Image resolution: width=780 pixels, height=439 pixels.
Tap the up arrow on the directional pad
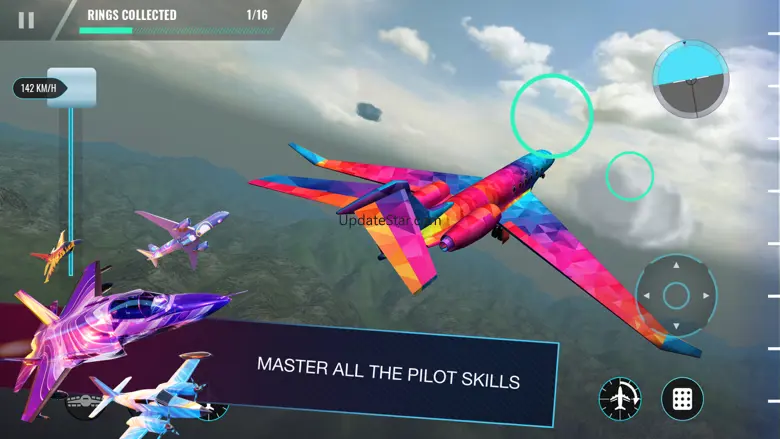click(x=676, y=266)
